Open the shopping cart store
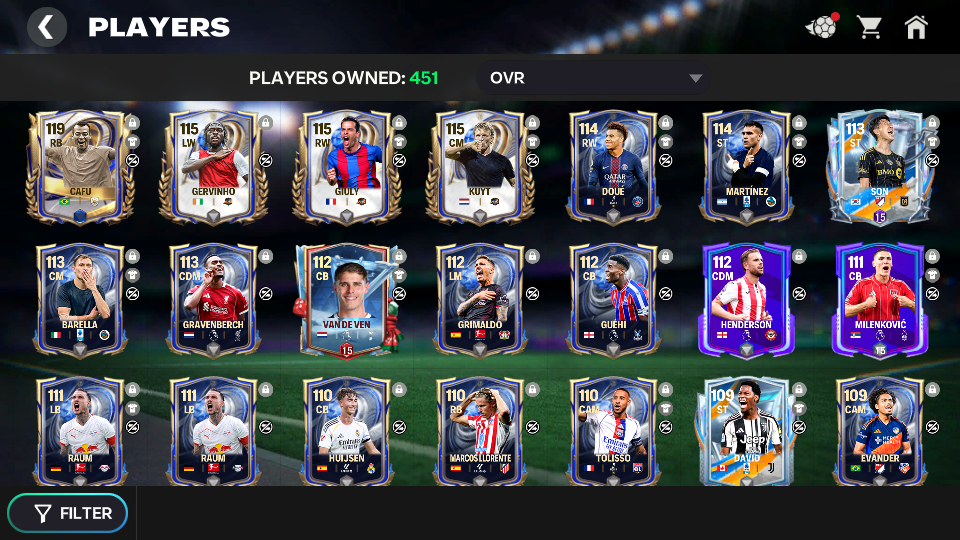 (x=868, y=27)
